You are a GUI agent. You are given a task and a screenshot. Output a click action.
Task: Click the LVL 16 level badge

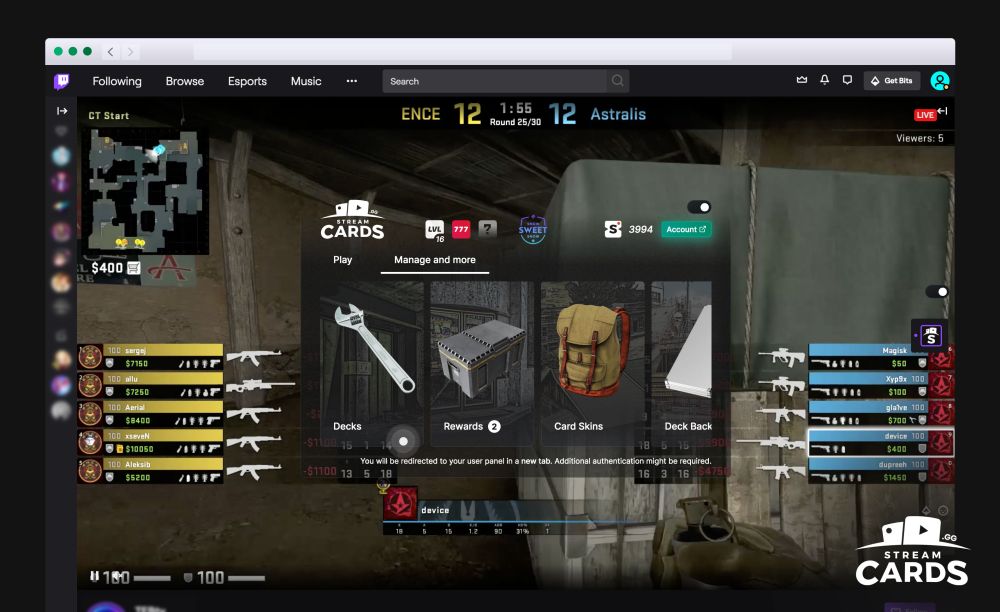435,230
